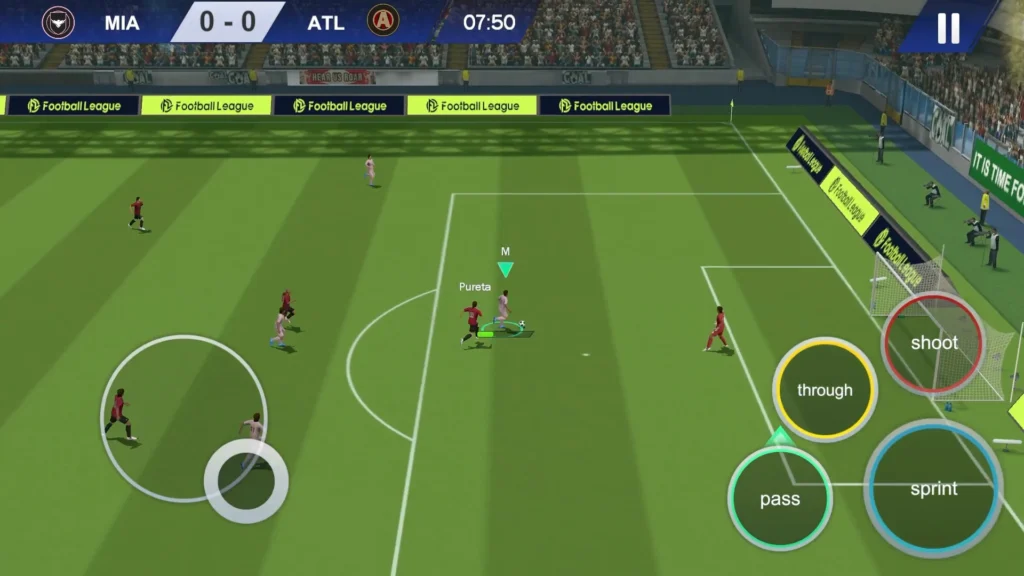Tap the shoot button
Viewport: 1024px width, 576px height.
pyautogui.click(x=934, y=343)
